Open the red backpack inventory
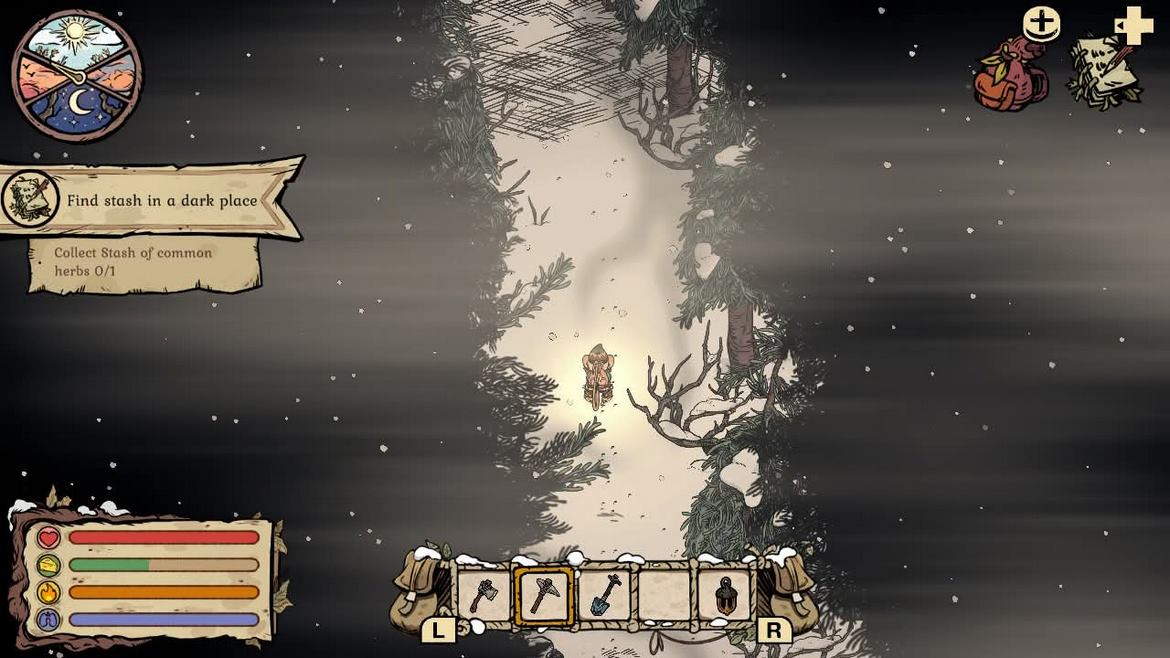This screenshot has width=1170, height=658. [x=1011, y=75]
